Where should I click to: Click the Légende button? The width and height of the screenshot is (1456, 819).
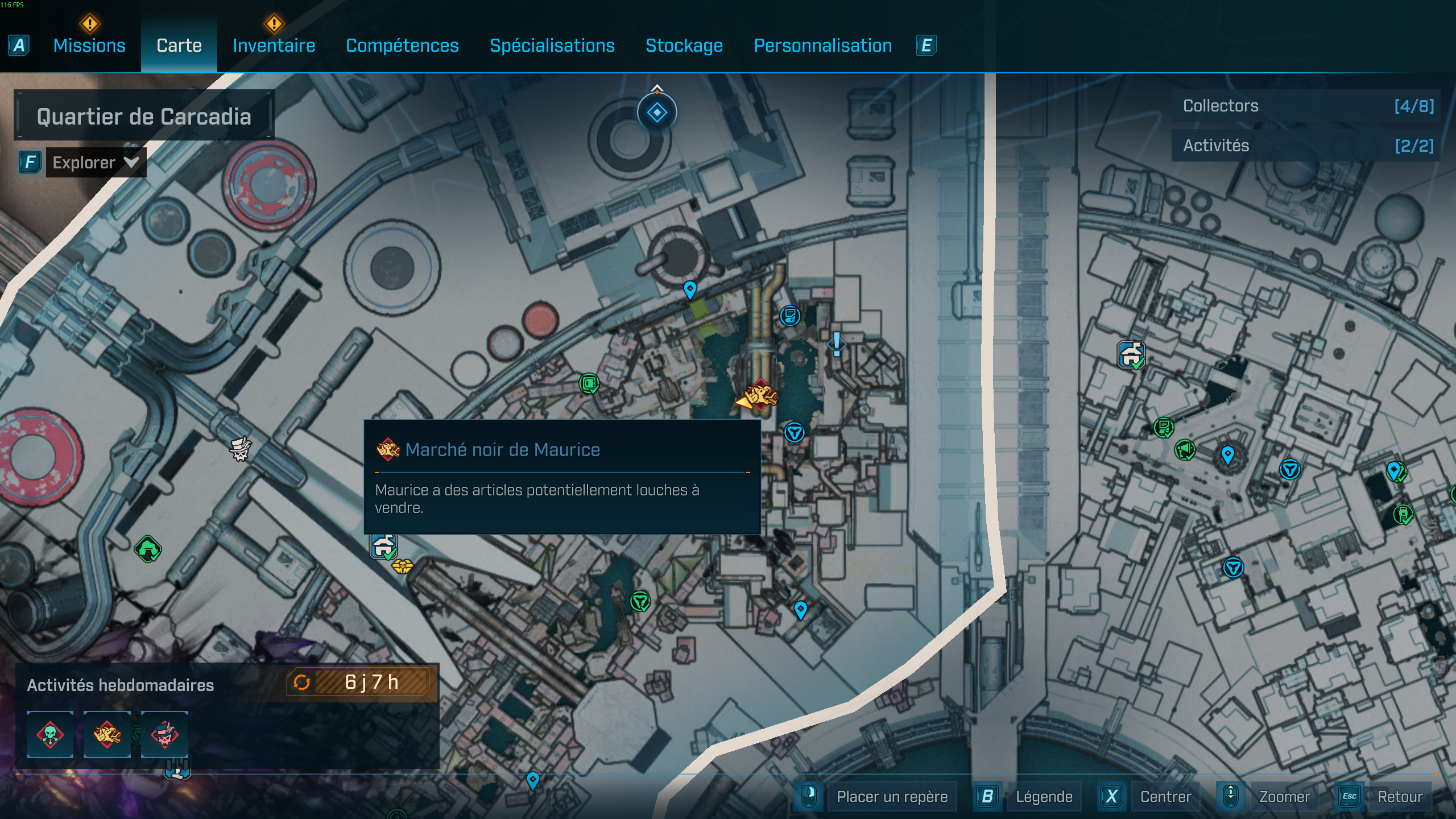click(1045, 796)
